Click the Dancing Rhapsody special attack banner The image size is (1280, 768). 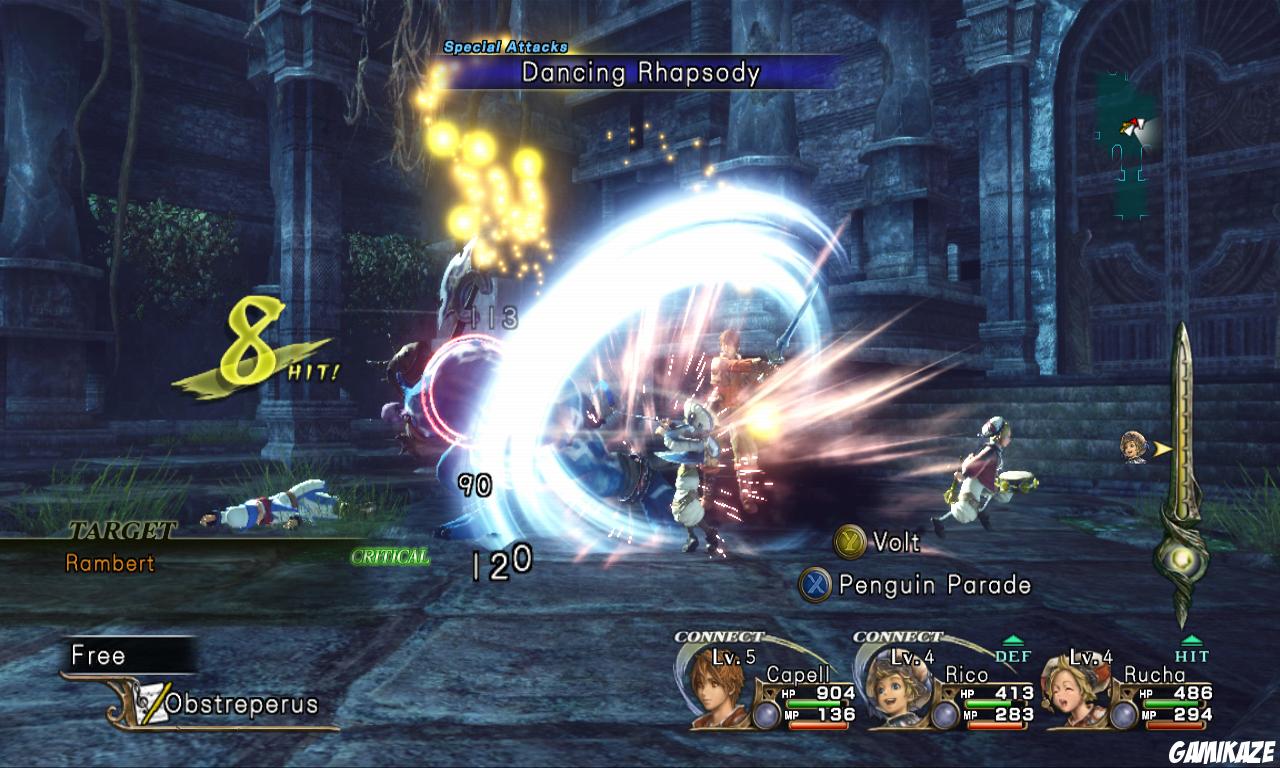click(x=640, y=72)
